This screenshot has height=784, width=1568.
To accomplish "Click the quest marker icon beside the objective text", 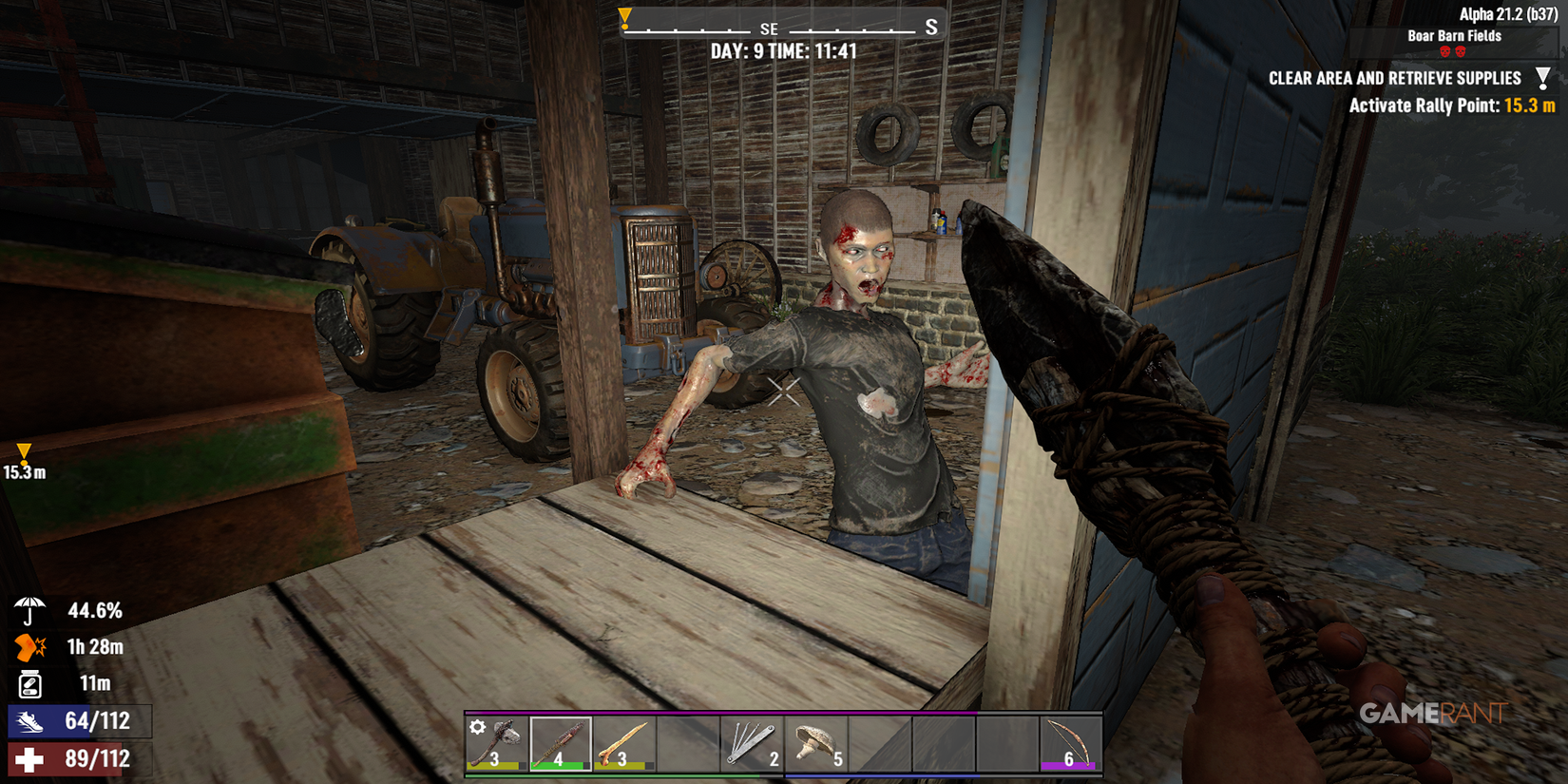I will tap(1543, 78).
